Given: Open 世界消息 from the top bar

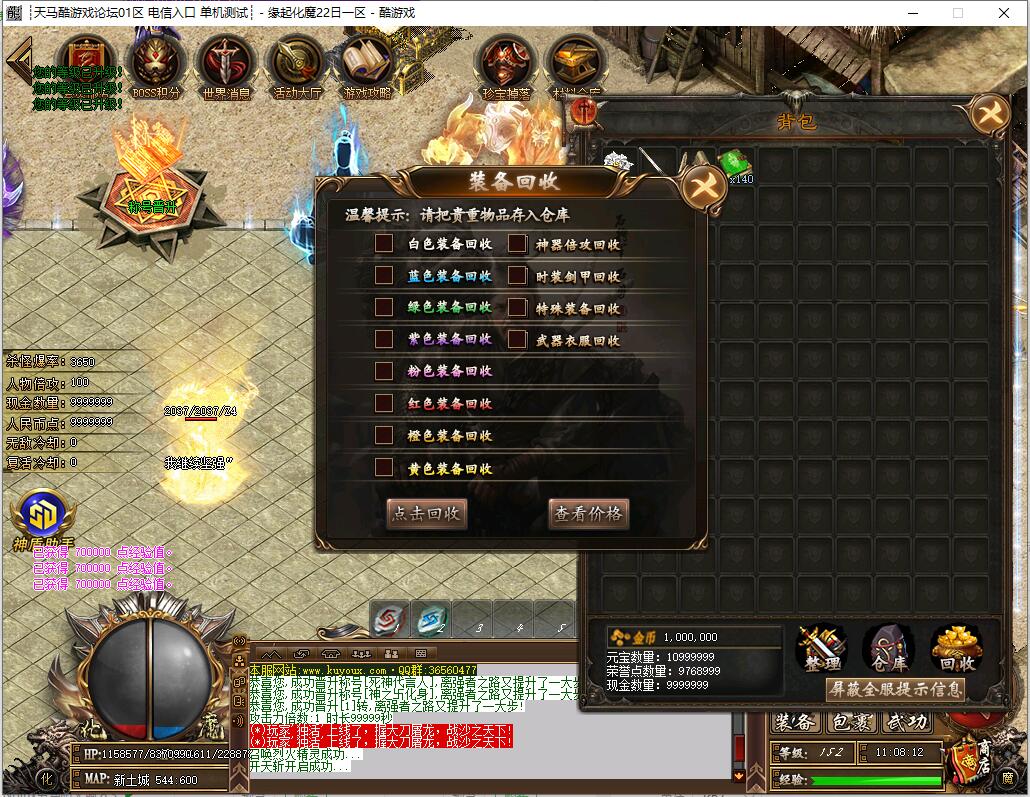Looking at the screenshot, I should tap(226, 67).
